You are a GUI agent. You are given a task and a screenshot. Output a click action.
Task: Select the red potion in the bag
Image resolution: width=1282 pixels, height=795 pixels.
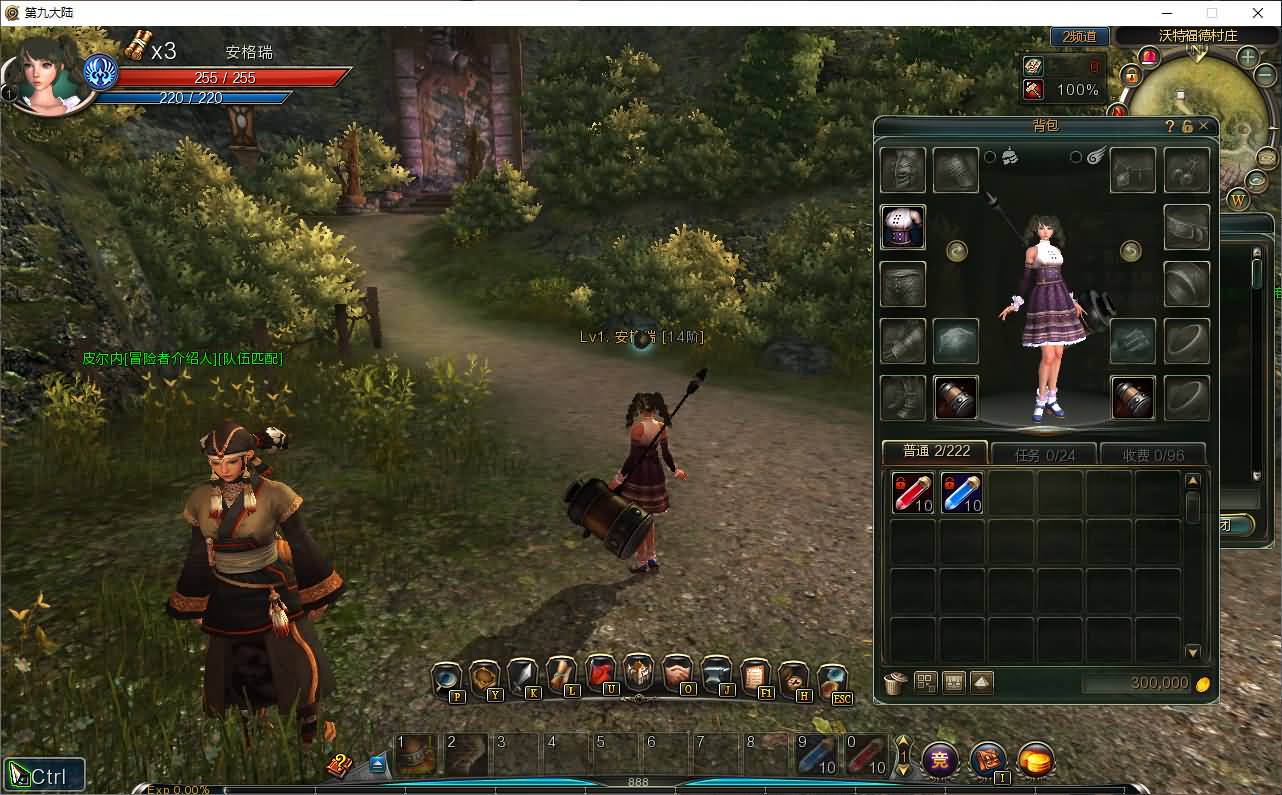(913, 493)
